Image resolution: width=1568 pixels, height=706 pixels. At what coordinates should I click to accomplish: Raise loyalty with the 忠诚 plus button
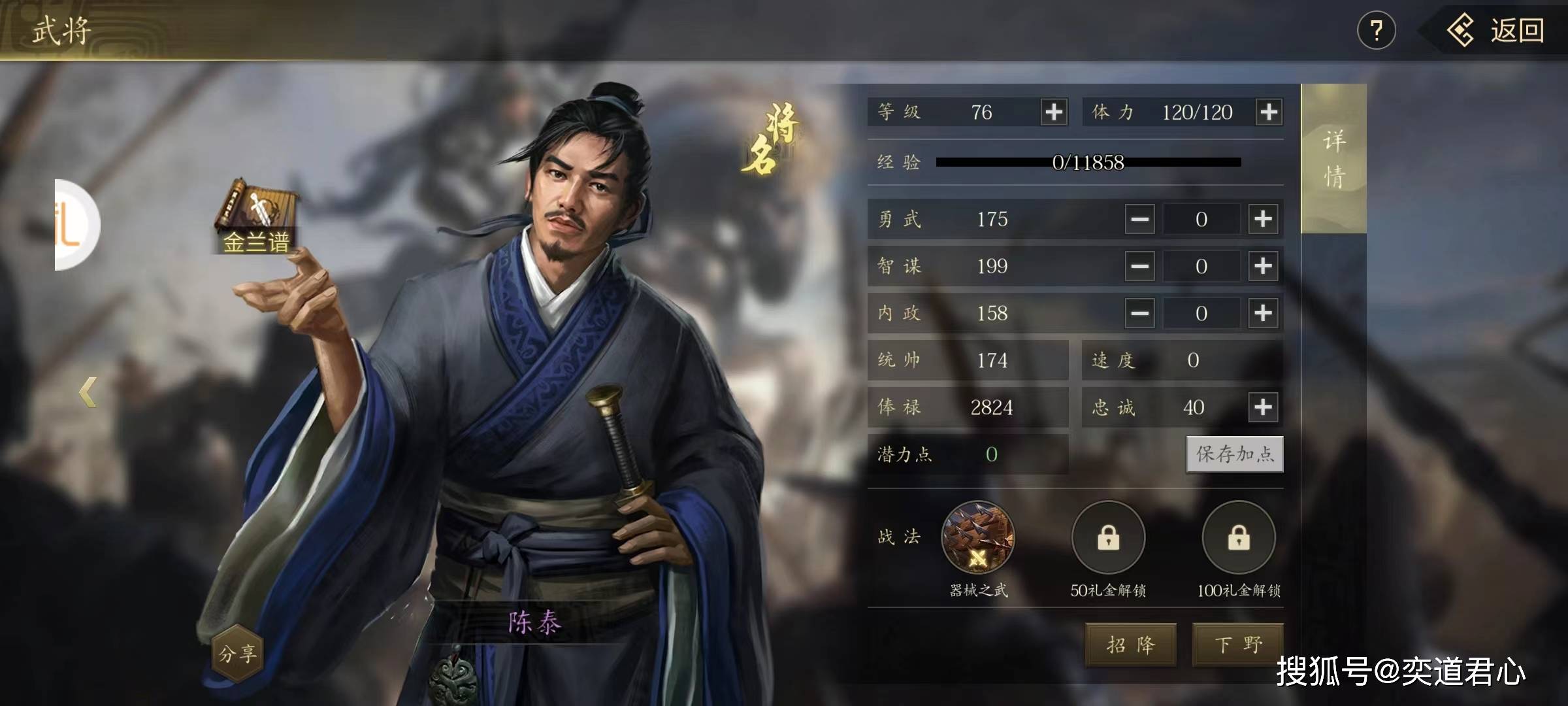[1263, 407]
